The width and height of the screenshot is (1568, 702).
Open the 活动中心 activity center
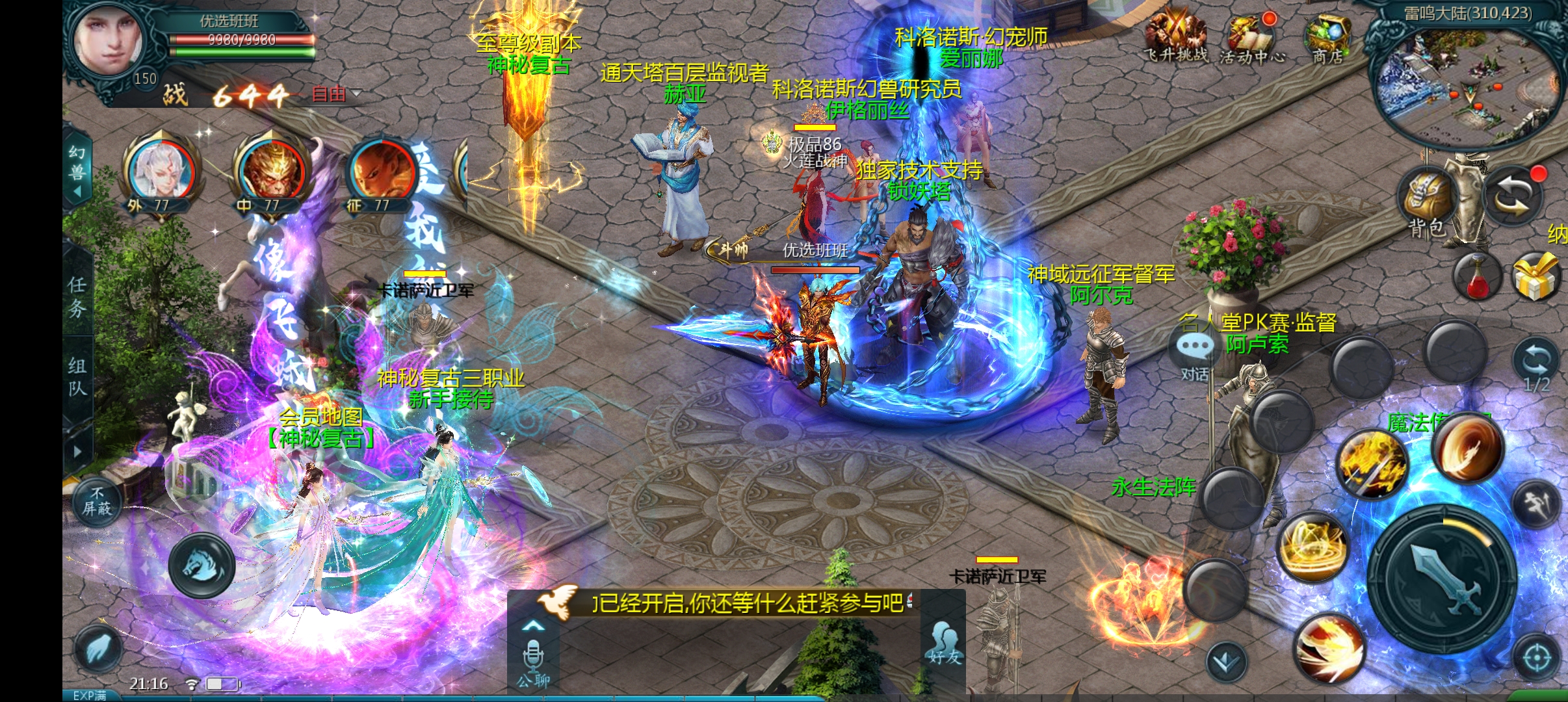click(x=1251, y=38)
